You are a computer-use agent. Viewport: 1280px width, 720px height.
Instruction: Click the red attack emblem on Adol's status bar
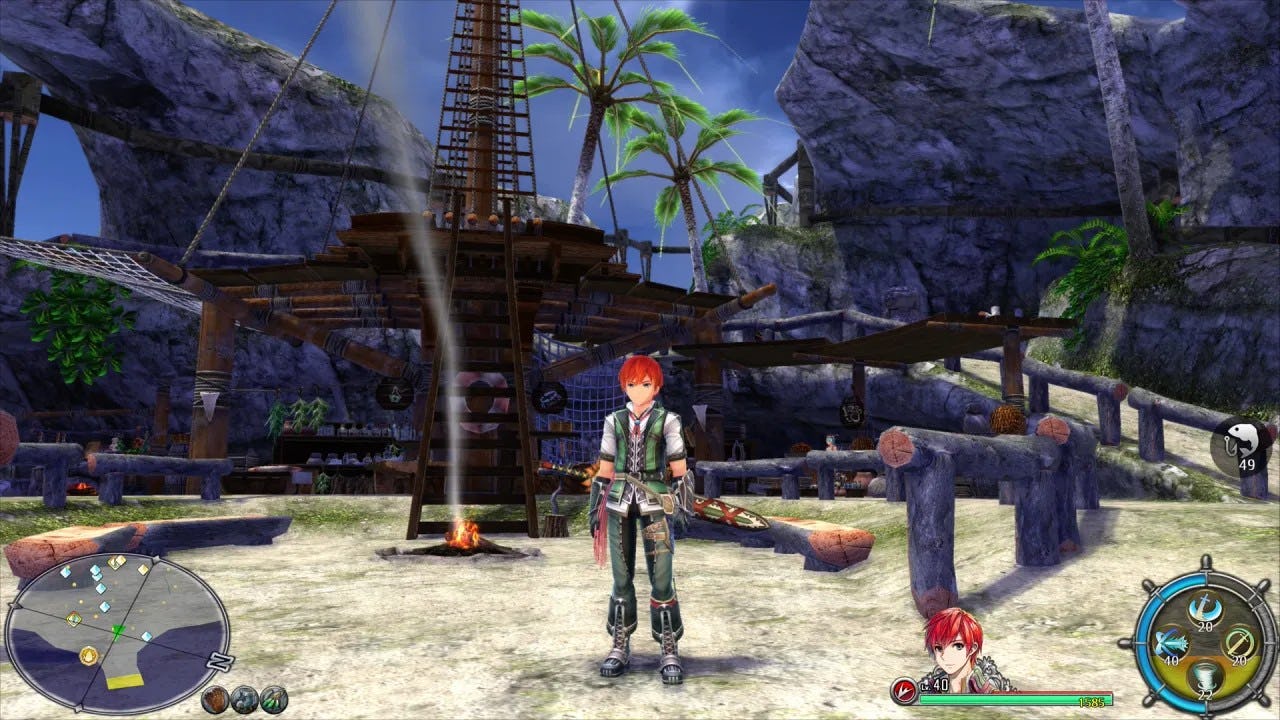pos(904,687)
